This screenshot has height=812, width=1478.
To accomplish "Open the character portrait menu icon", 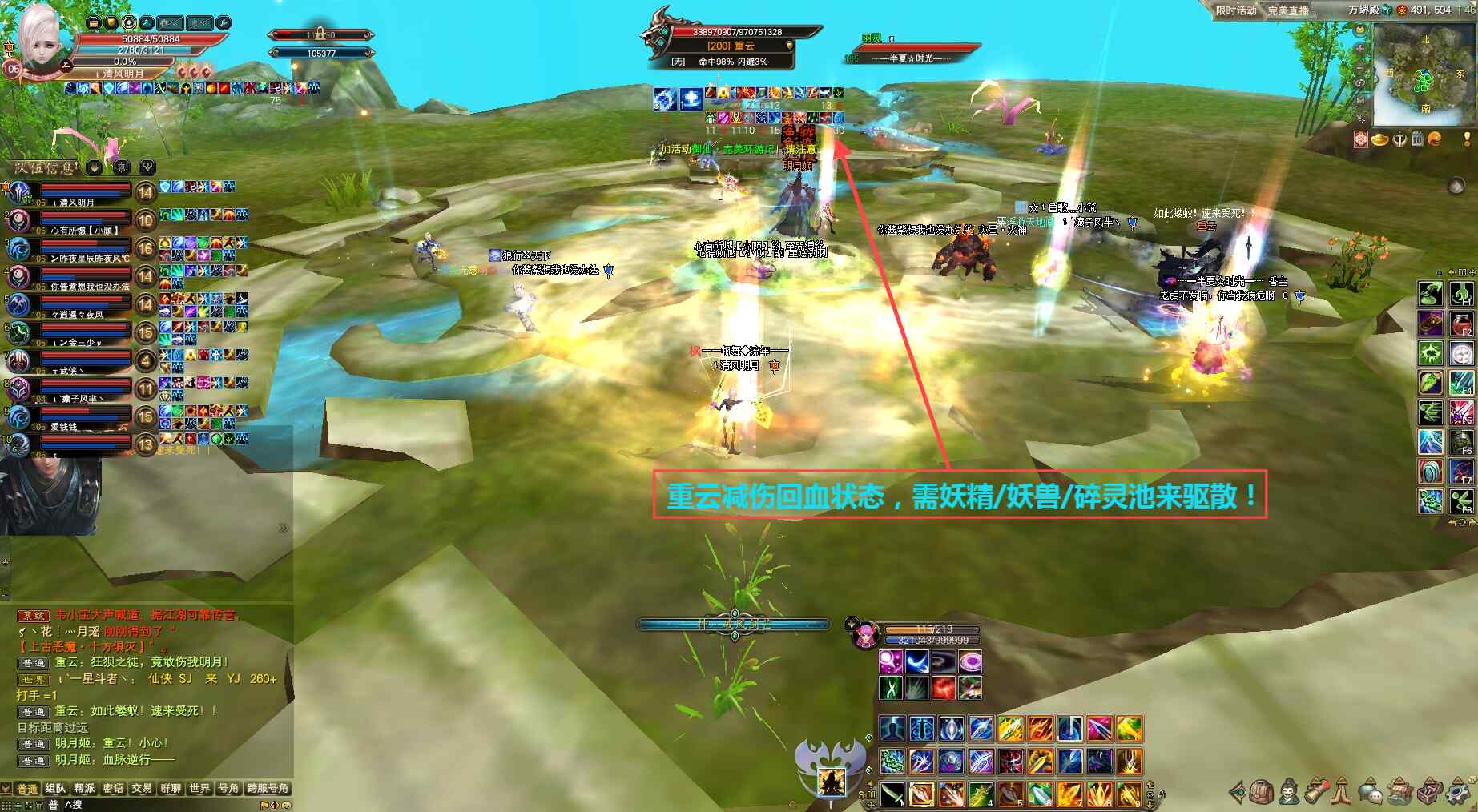I will click(x=1289, y=792).
